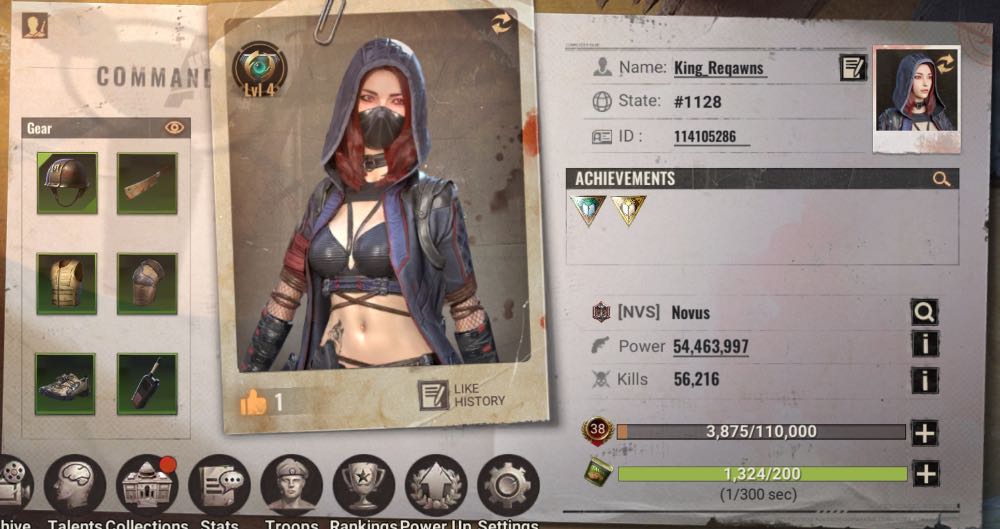The height and width of the screenshot is (529, 1000).
Task: Search the Achievements with magnifier icon
Action: [941, 179]
